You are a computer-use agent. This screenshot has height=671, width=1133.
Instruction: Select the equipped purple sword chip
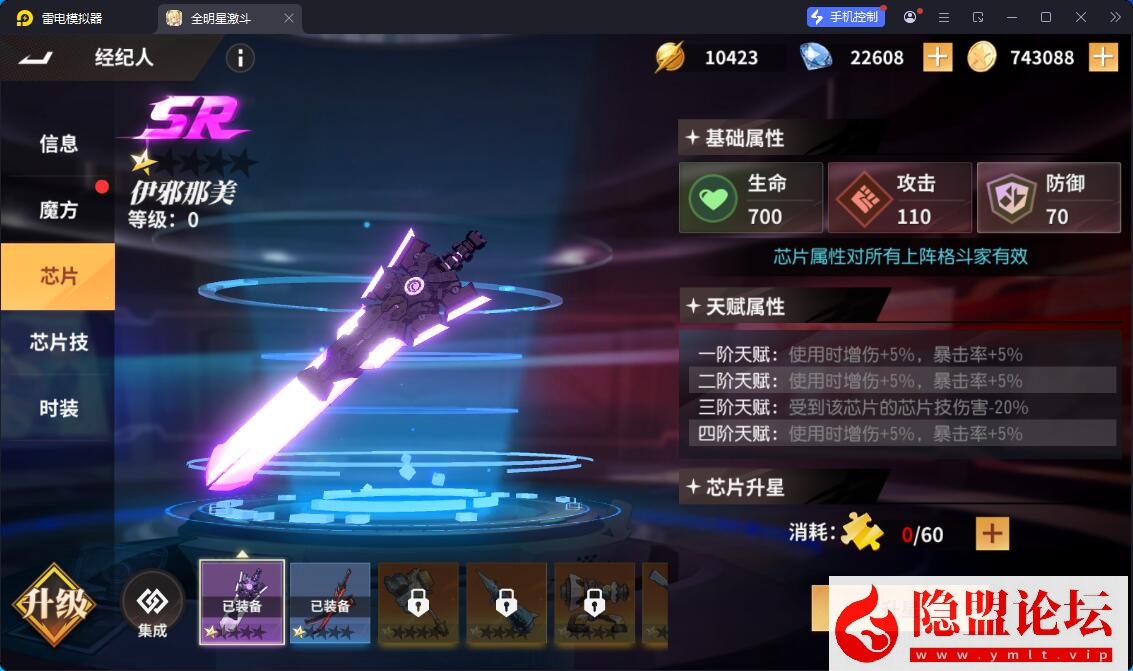(x=242, y=601)
